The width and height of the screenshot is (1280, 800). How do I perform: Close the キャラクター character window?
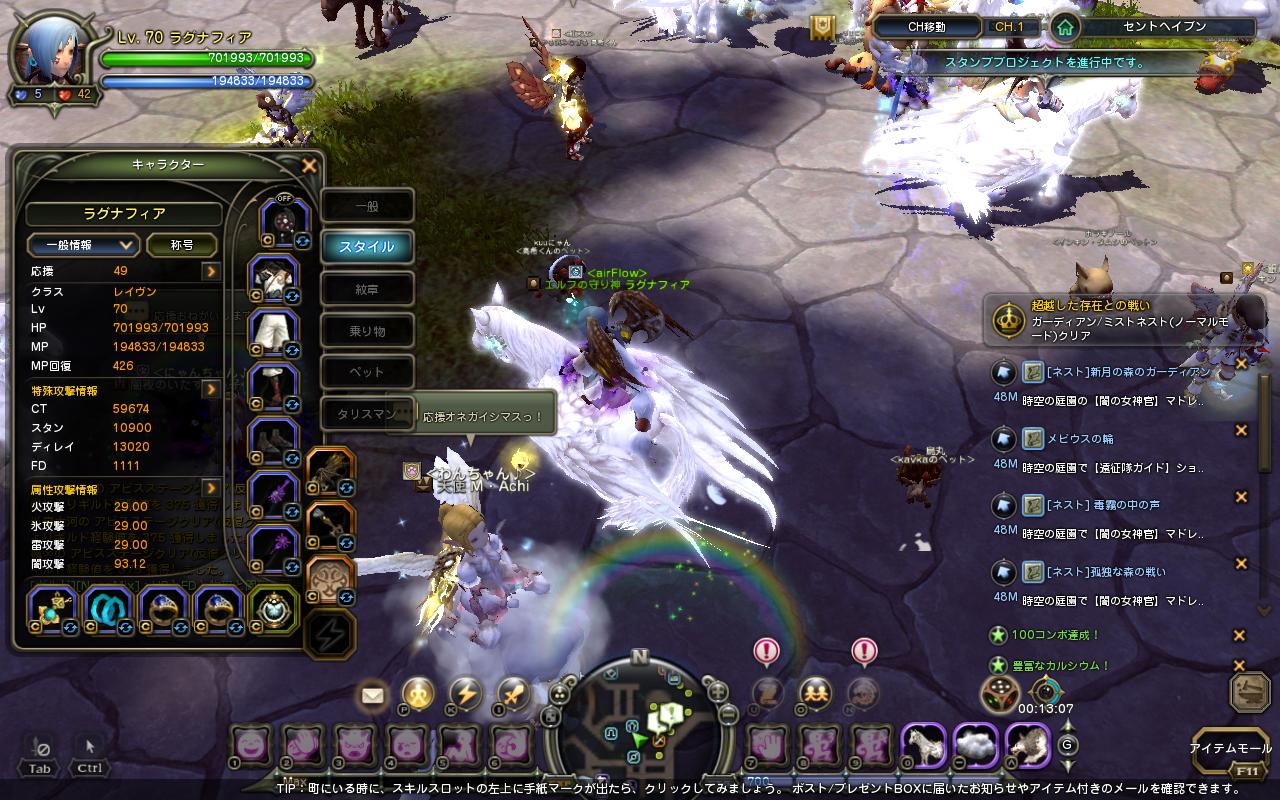point(309,166)
